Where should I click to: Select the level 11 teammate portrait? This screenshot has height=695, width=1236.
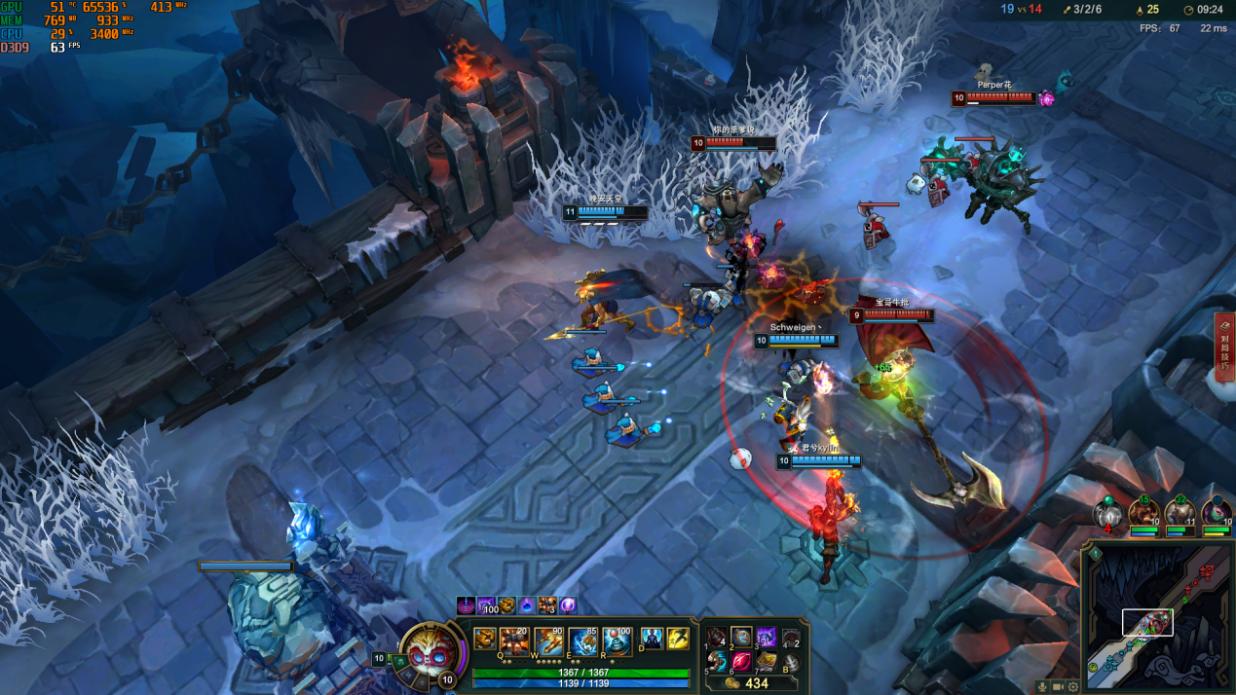1179,513
